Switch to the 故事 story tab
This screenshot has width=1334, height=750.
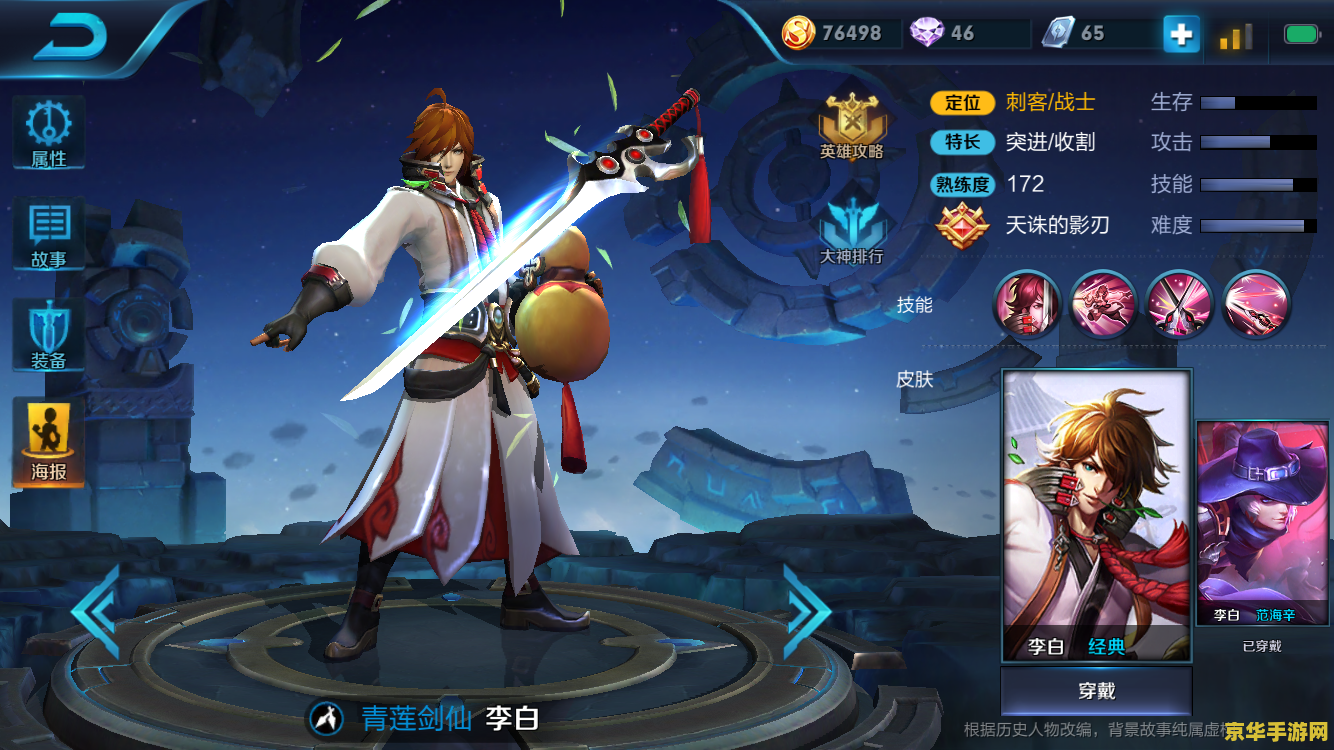[x=48, y=235]
